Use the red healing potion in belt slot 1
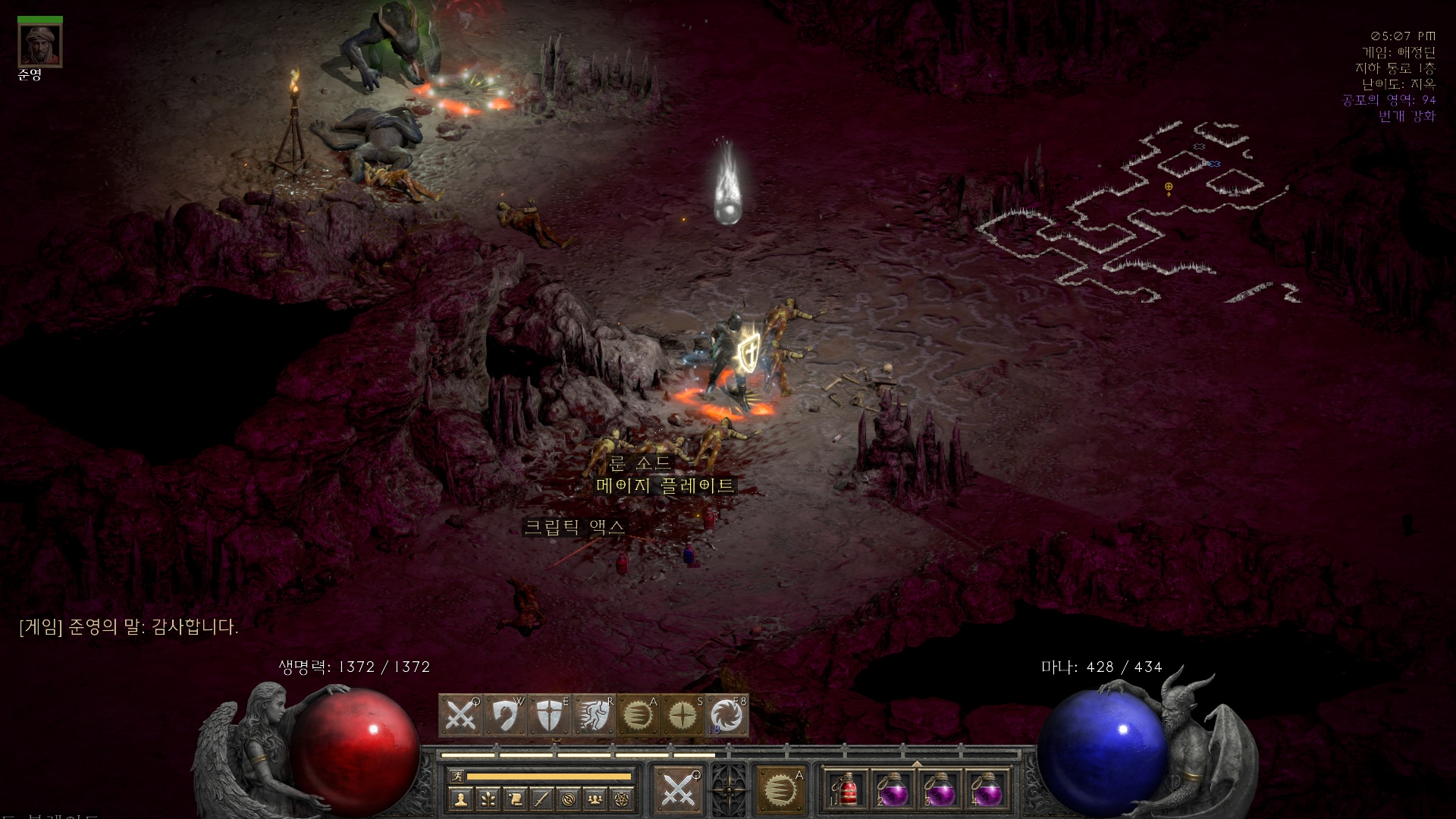 pyautogui.click(x=847, y=790)
